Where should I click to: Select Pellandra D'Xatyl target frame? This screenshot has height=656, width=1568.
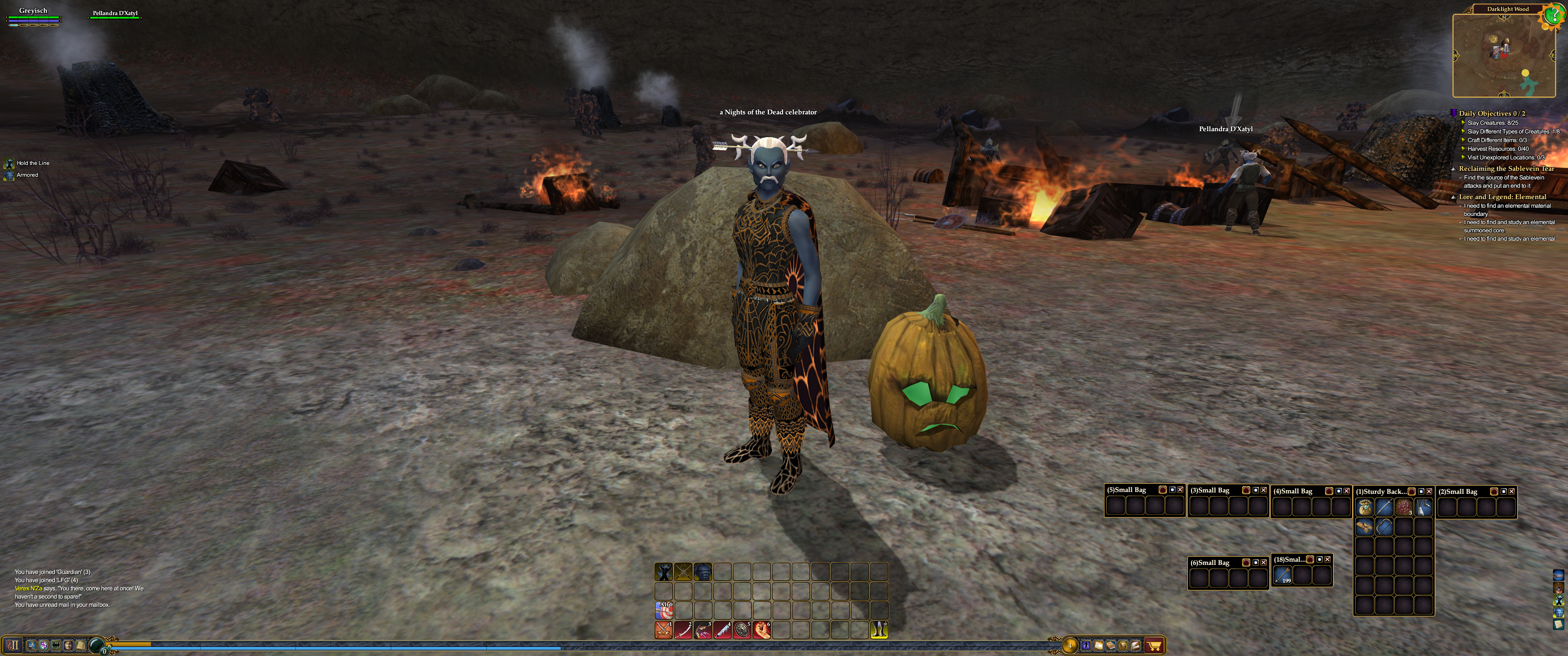114,13
